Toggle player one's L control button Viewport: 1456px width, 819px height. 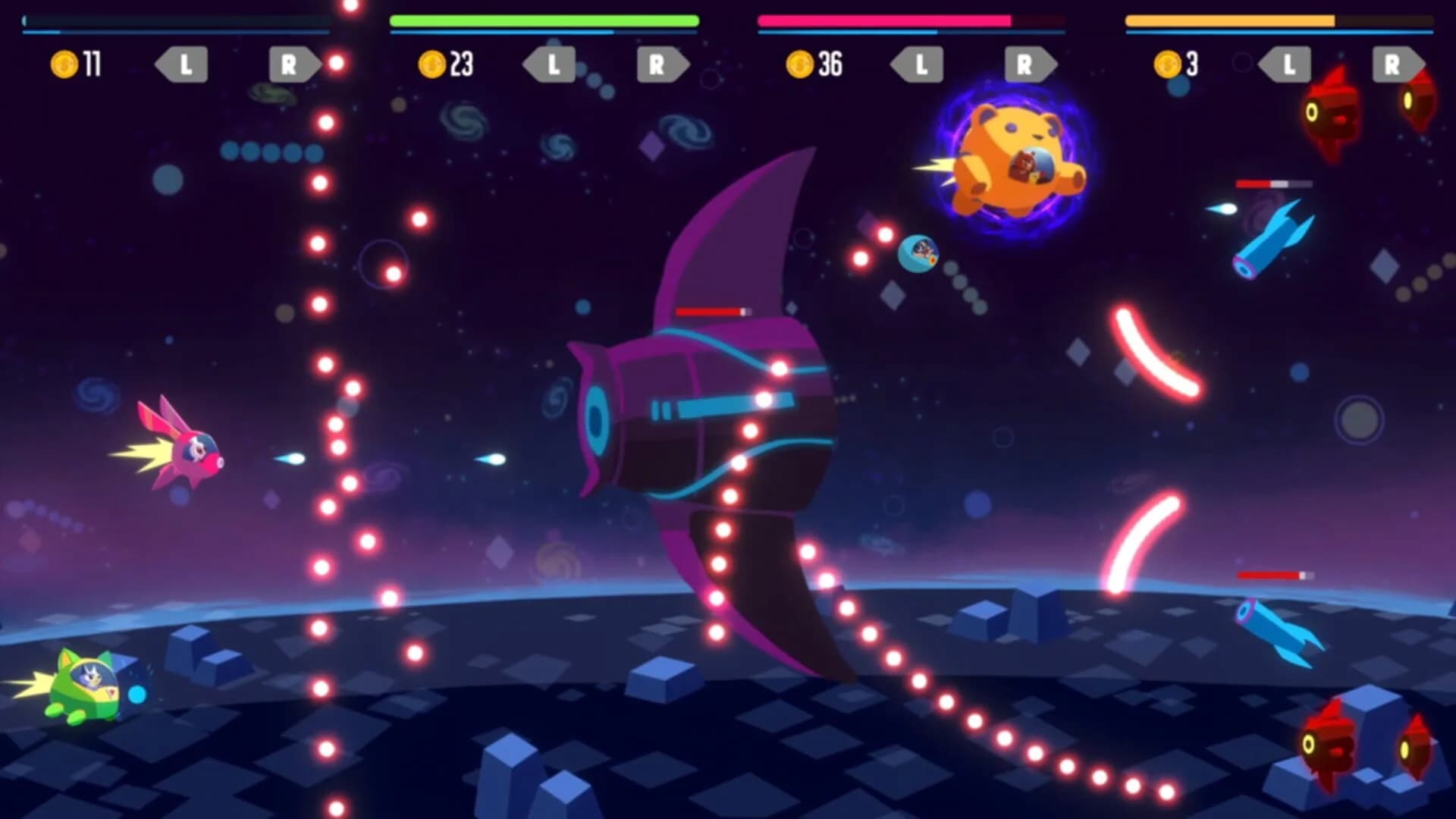[182, 64]
